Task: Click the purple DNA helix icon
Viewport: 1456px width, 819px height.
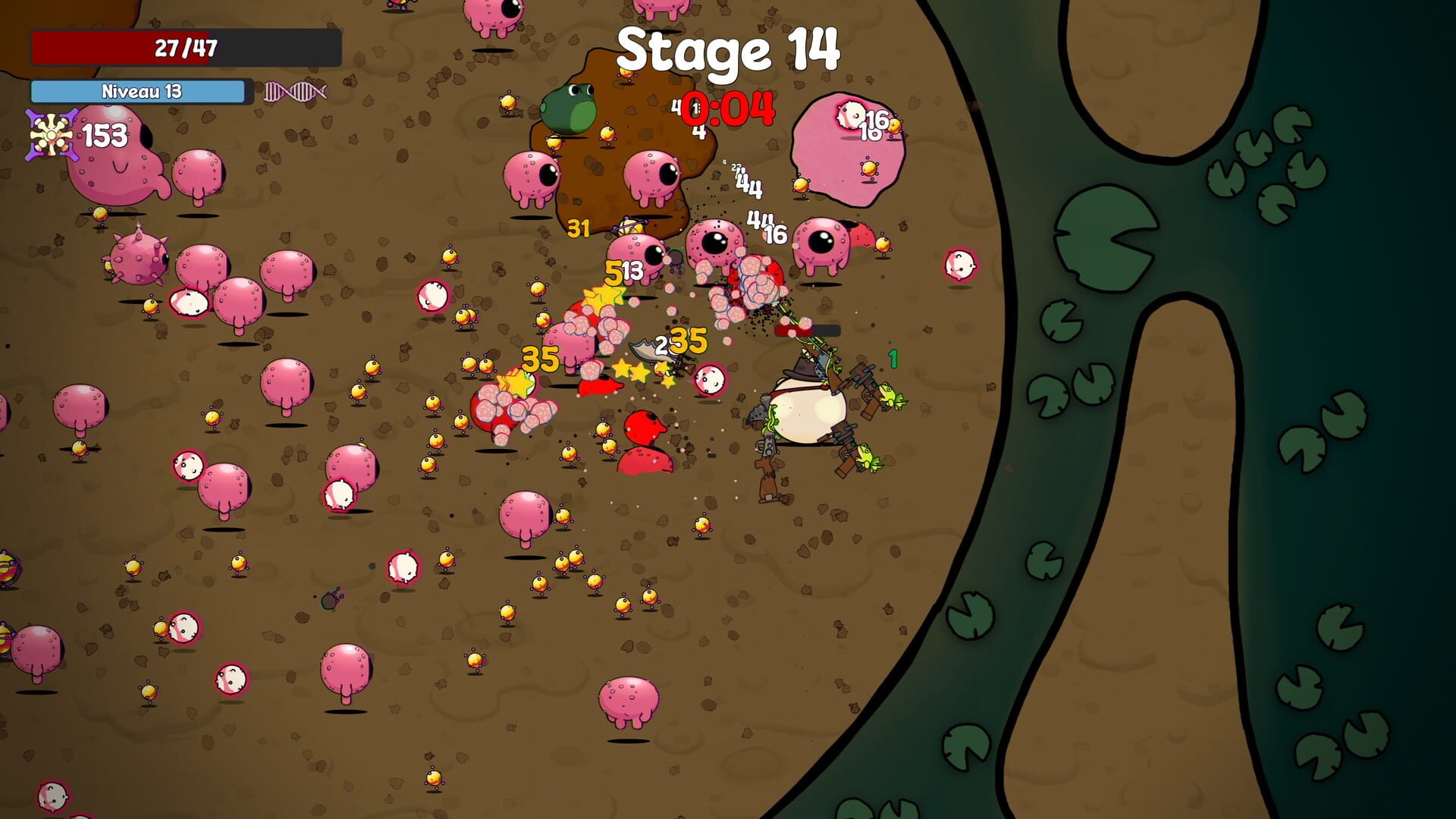Action: coord(294,92)
